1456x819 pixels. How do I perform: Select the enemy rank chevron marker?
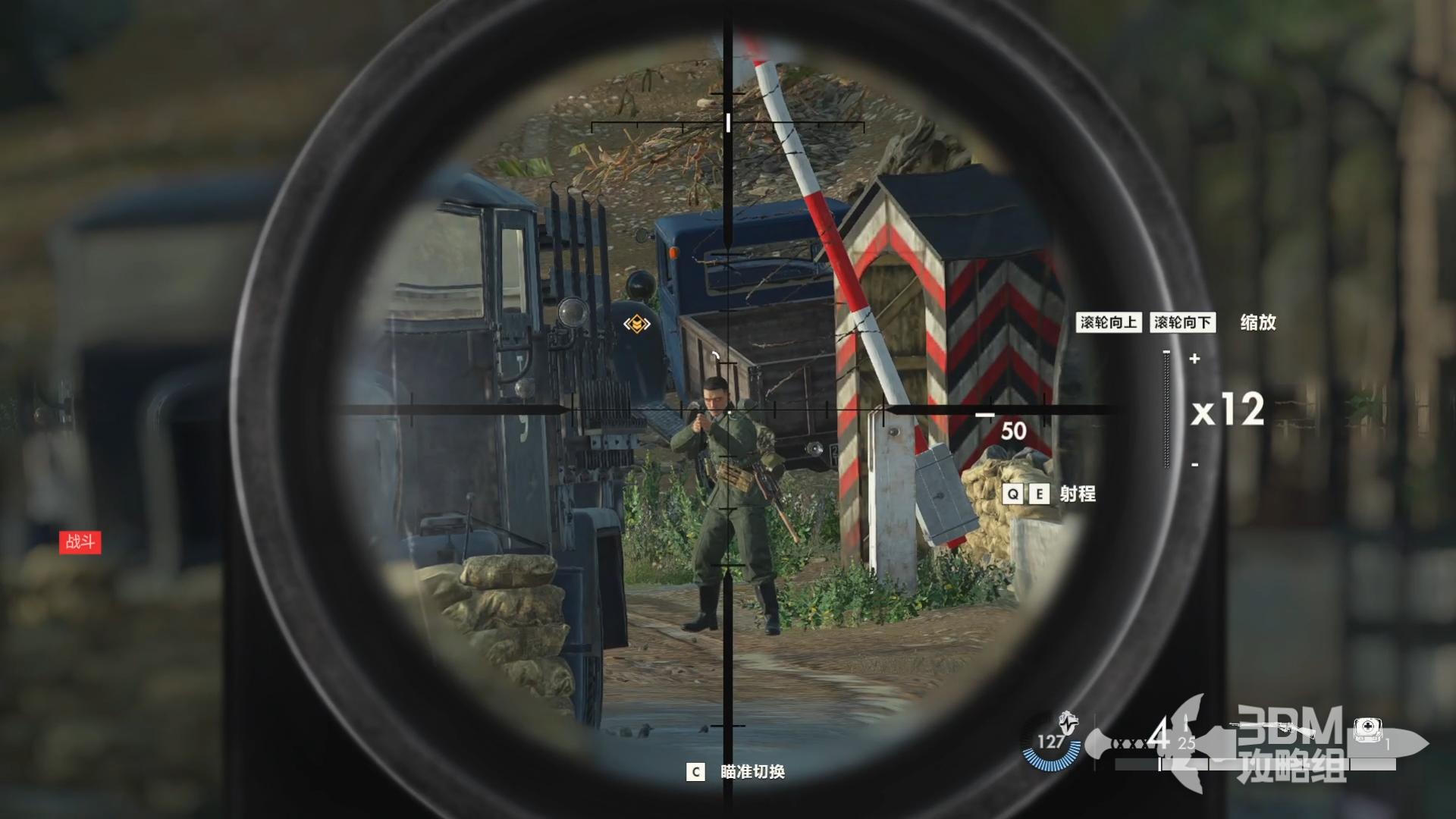[x=636, y=325]
